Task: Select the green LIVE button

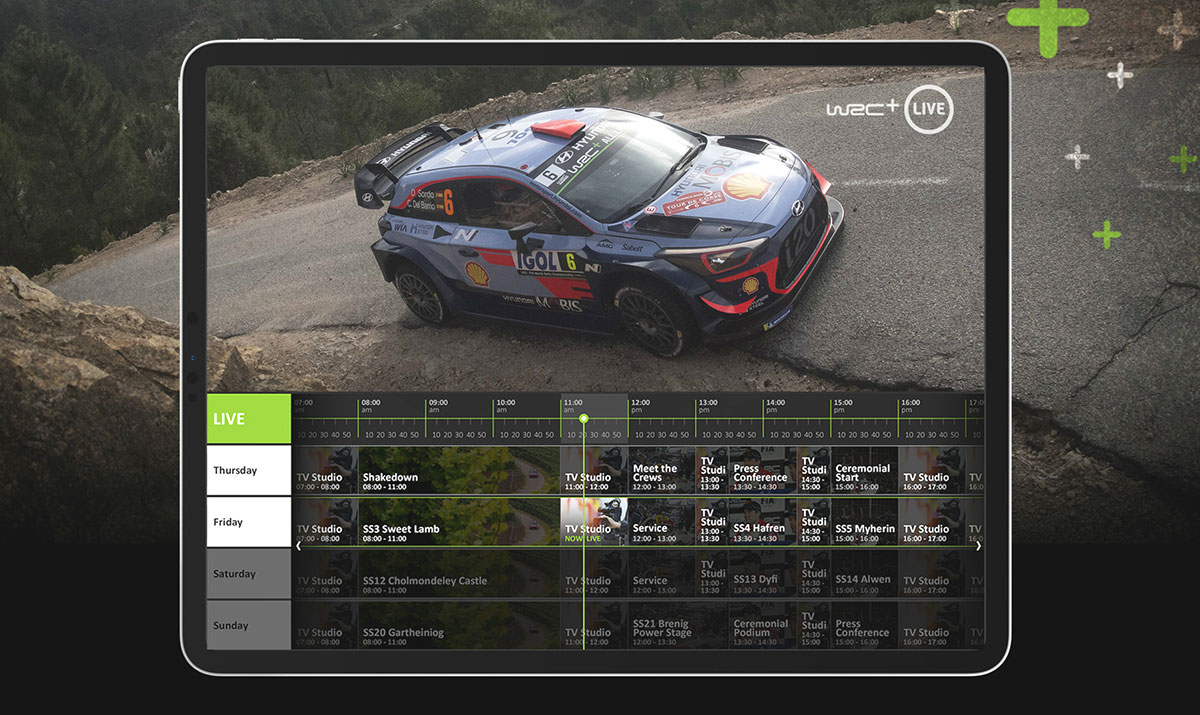Action: 248,418
